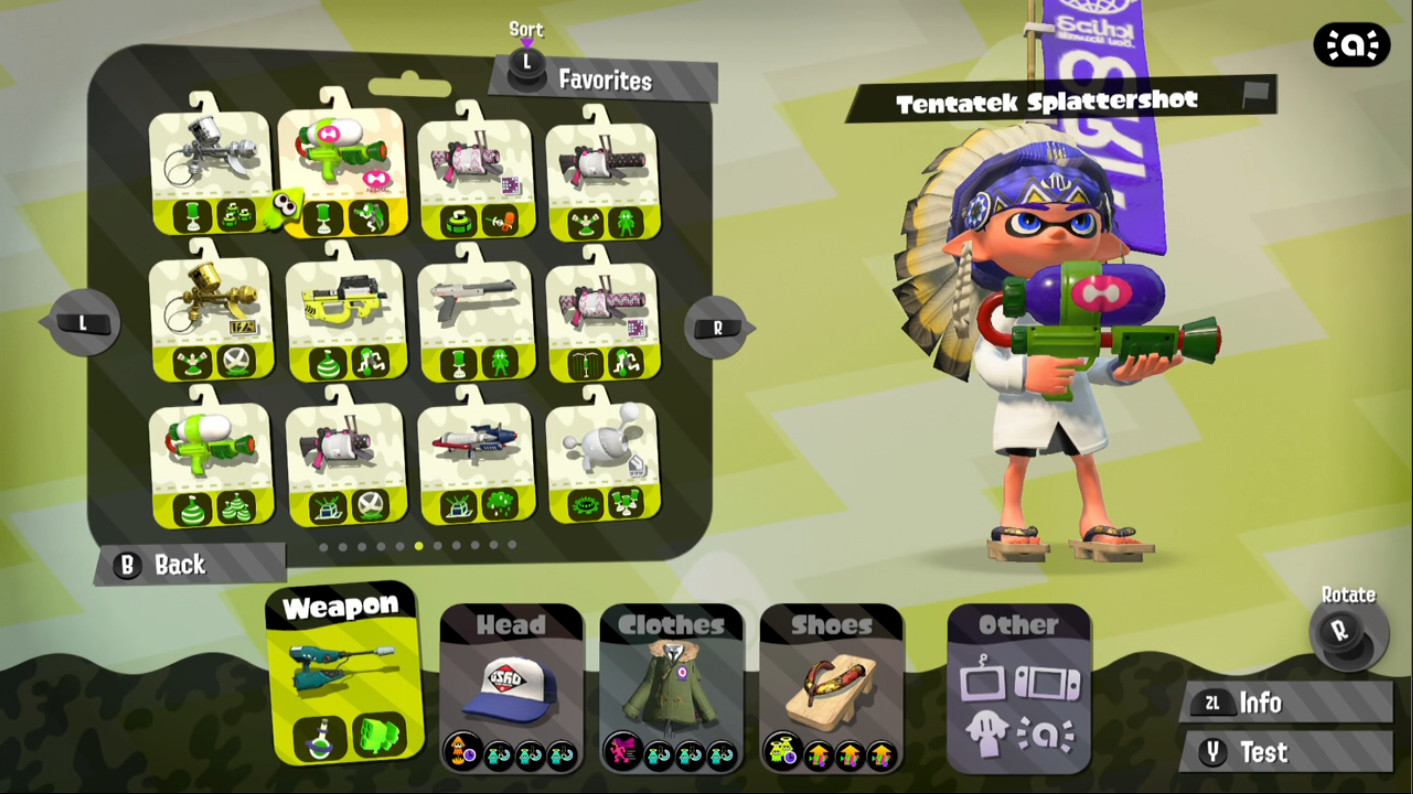Toggle the favorite flag beside Tentatek Splattershot name

pyautogui.click(x=1255, y=94)
